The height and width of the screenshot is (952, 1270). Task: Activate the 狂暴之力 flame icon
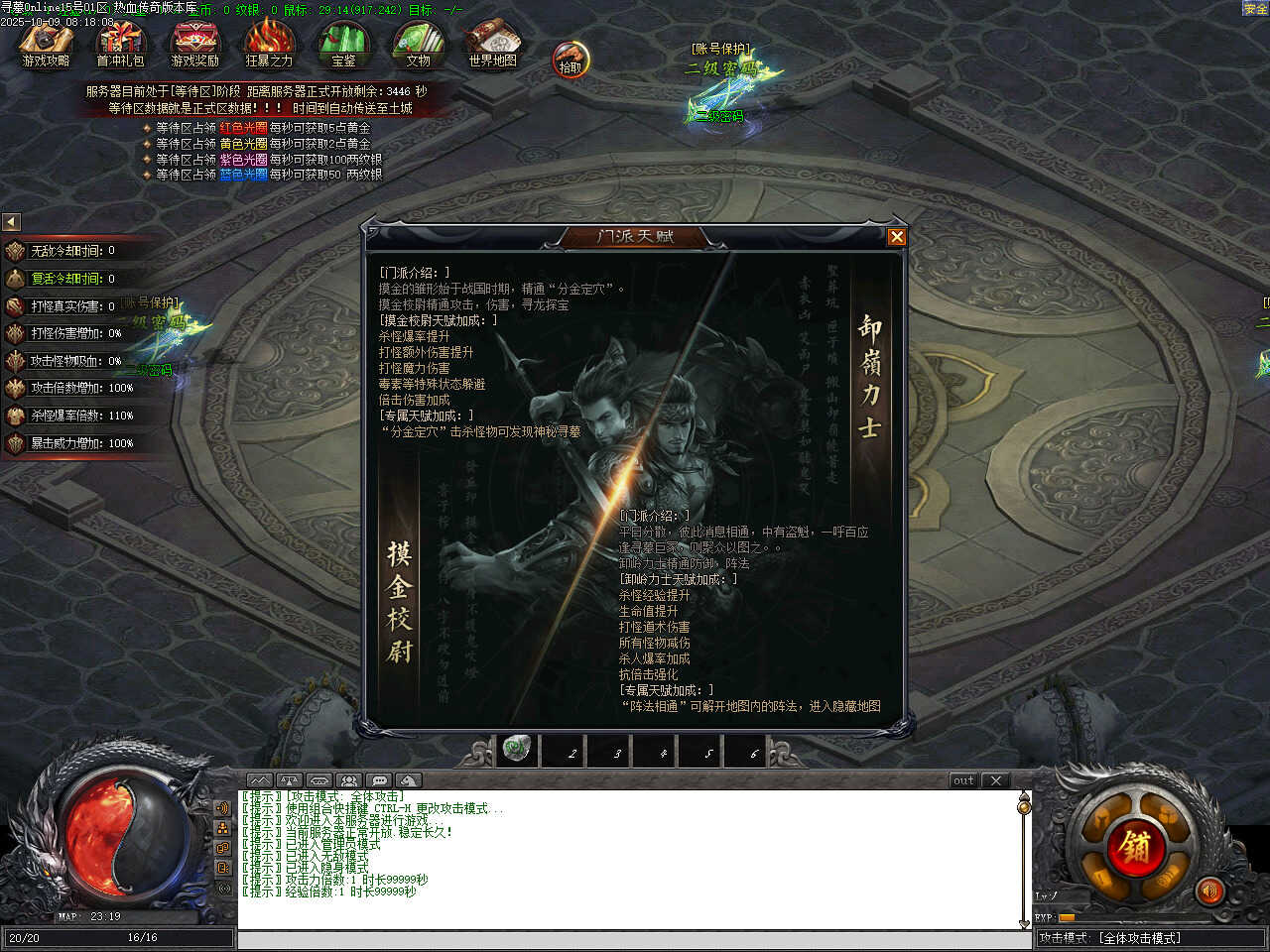(x=269, y=43)
